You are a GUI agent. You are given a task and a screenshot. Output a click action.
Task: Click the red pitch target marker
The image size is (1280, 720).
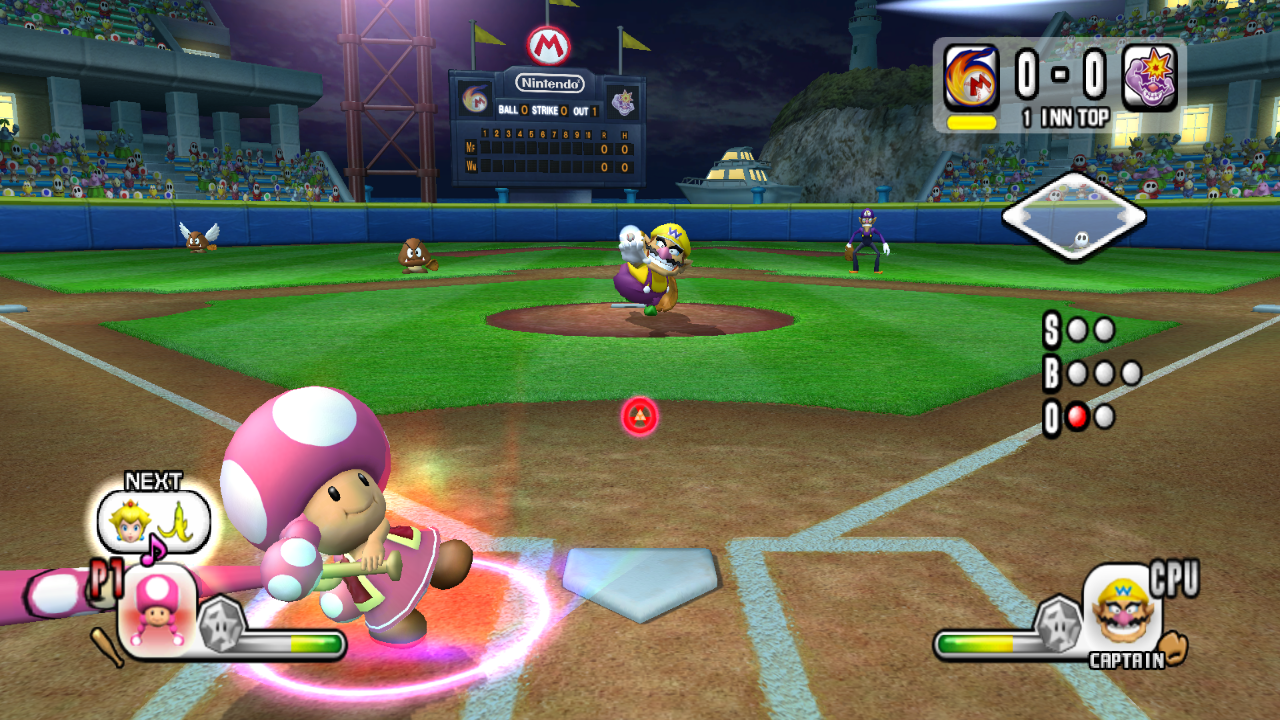click(640, 416)
